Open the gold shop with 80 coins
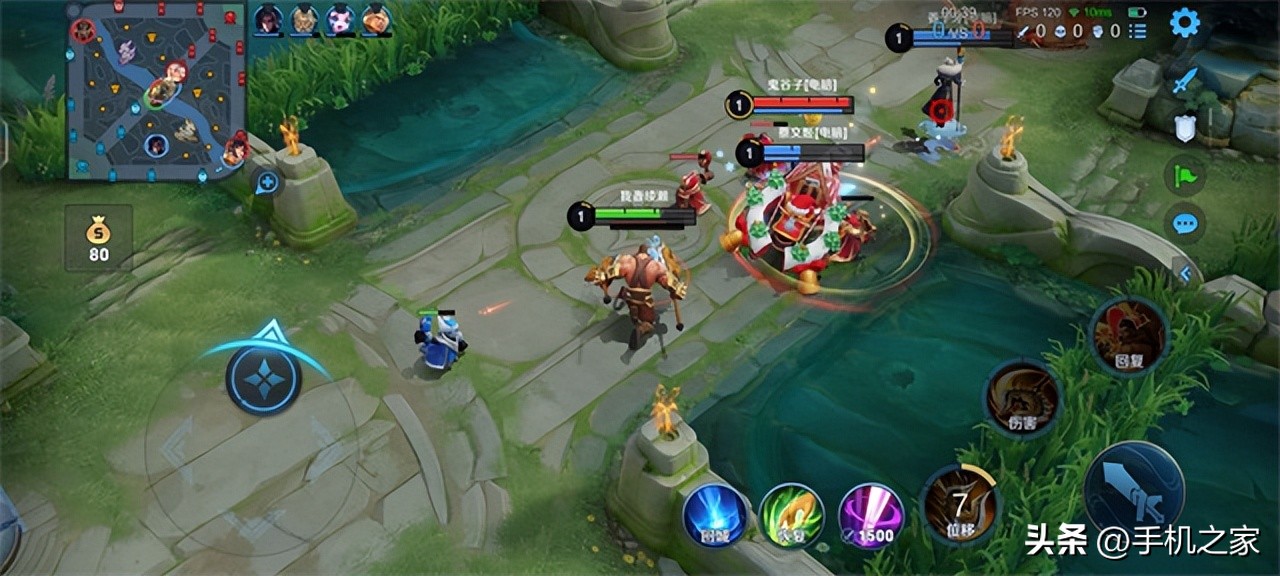 click(x=98, y=238)
